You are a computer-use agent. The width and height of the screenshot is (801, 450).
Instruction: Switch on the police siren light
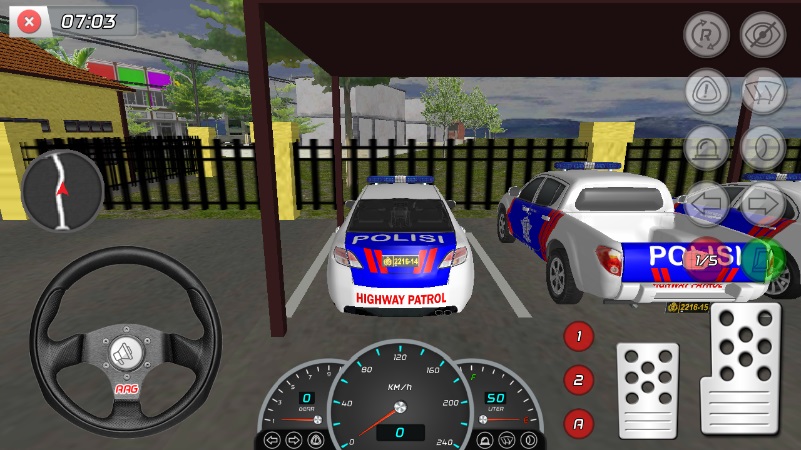point(706,148)
